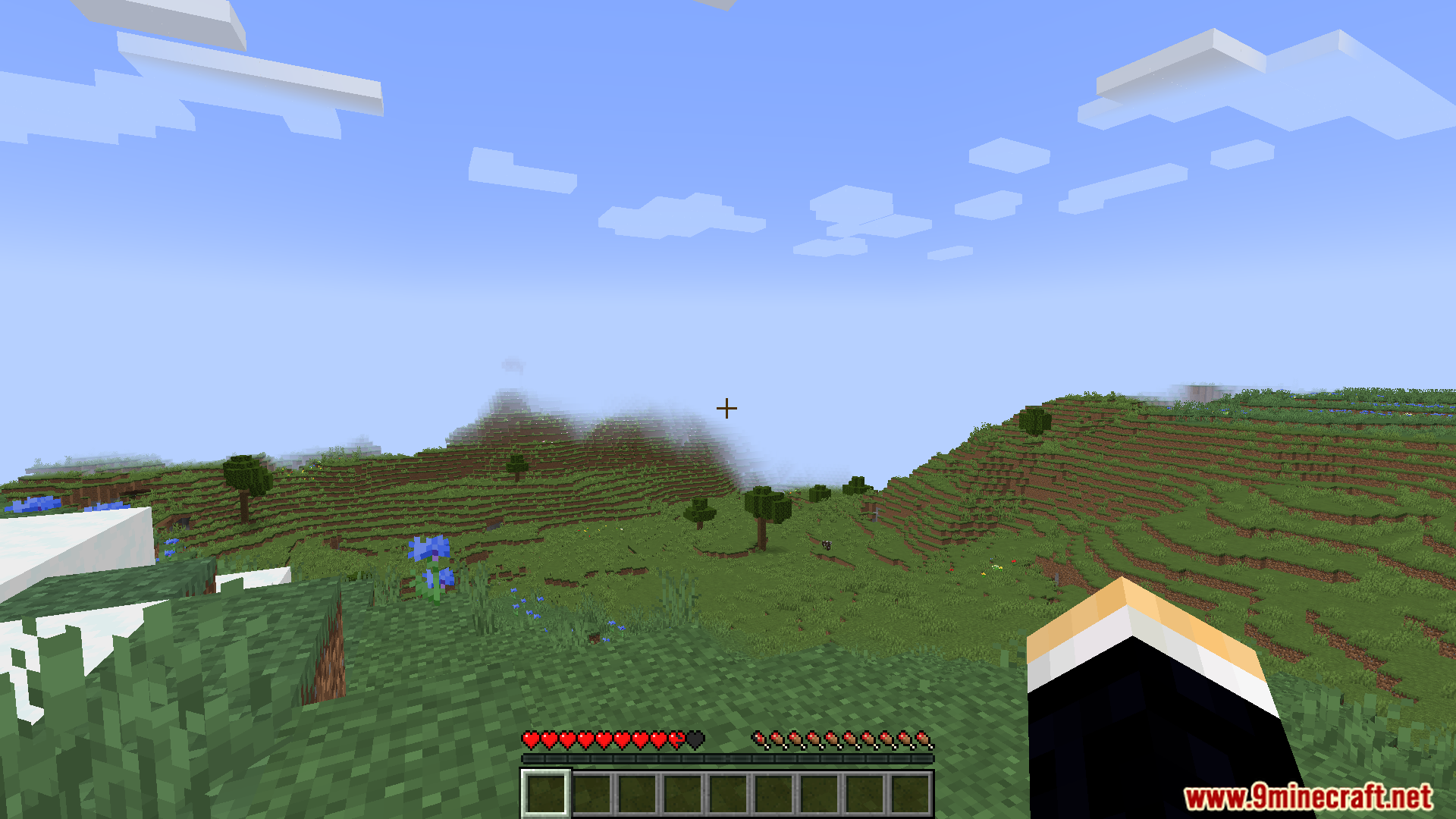Click the crosshair at screen center
The height and width of the screenshot is (819, 1456).
click(x=727, y=409)
